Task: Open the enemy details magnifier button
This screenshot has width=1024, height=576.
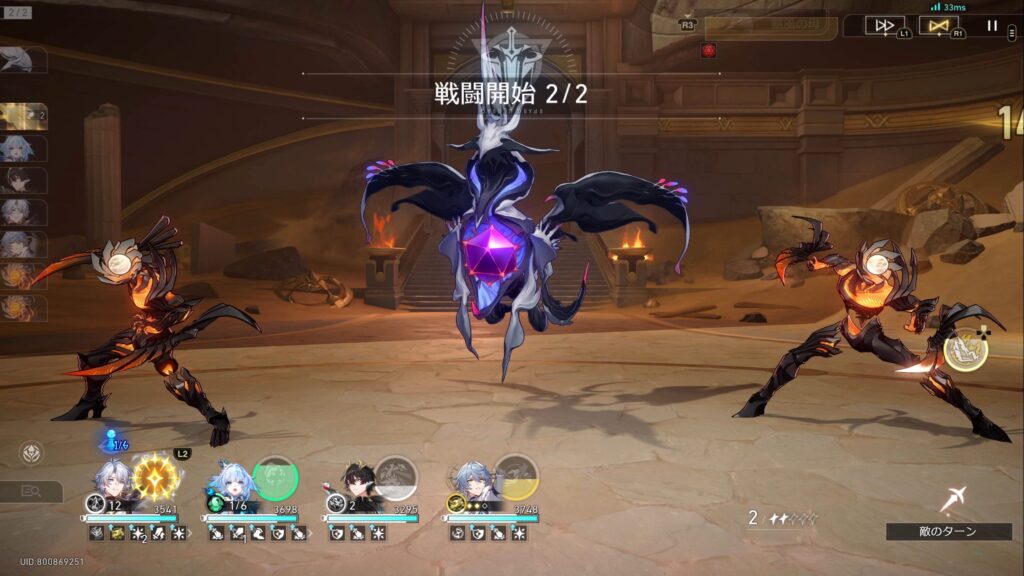Action: coord(31,491)
